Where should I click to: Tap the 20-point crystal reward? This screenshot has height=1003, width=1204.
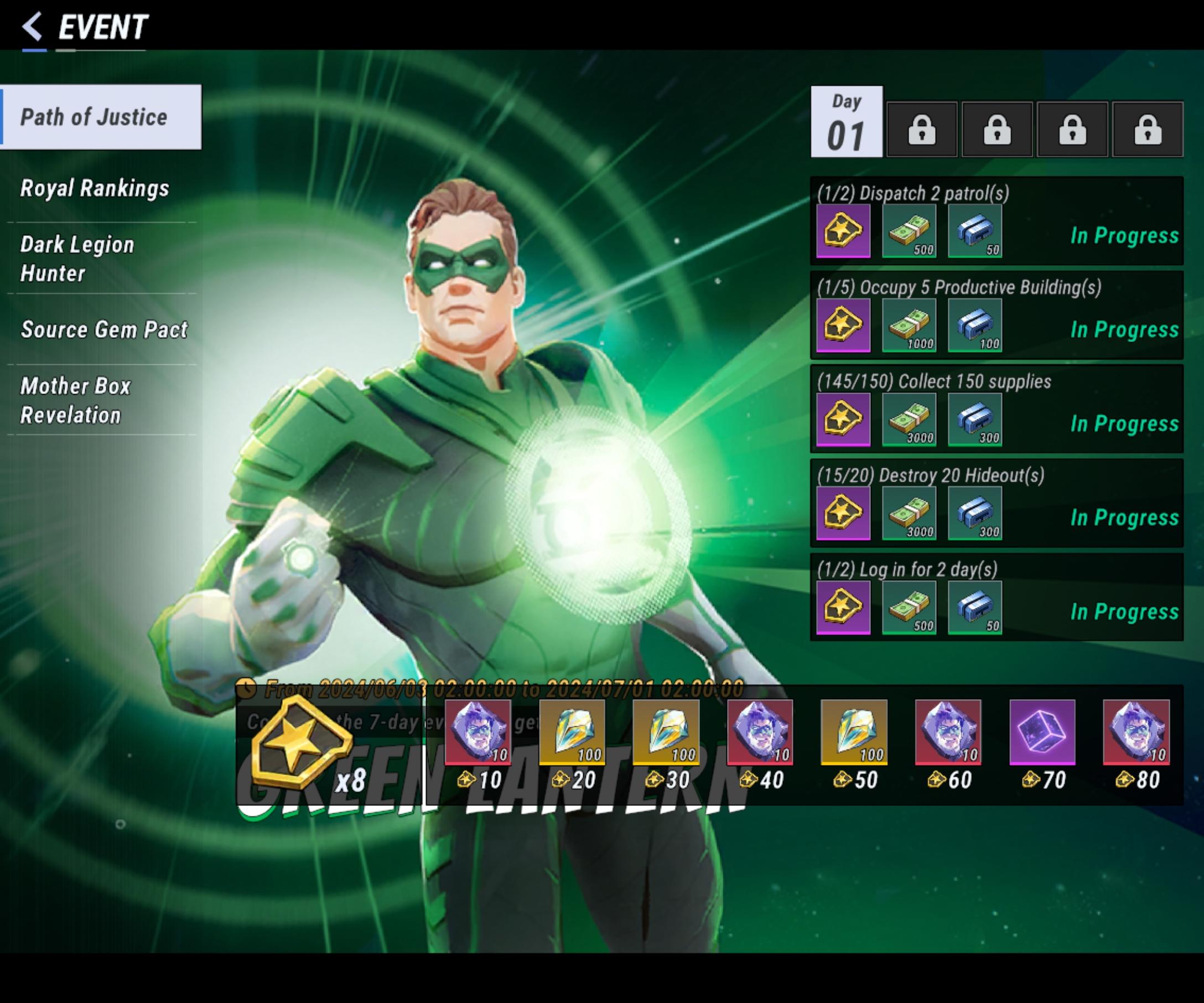[x=572, y=732]
